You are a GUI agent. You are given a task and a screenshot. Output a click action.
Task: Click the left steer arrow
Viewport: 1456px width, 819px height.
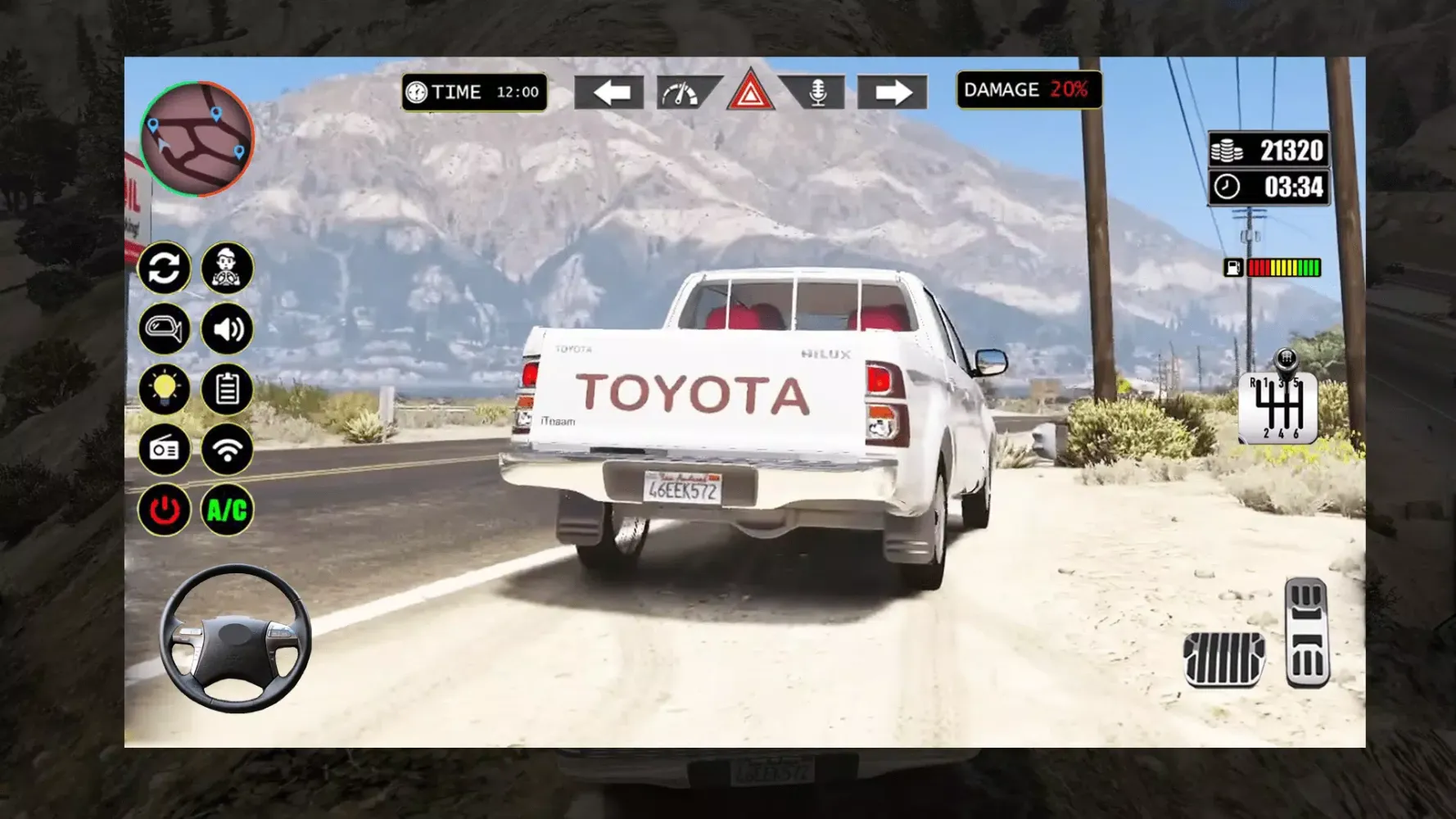pos(611,93)
